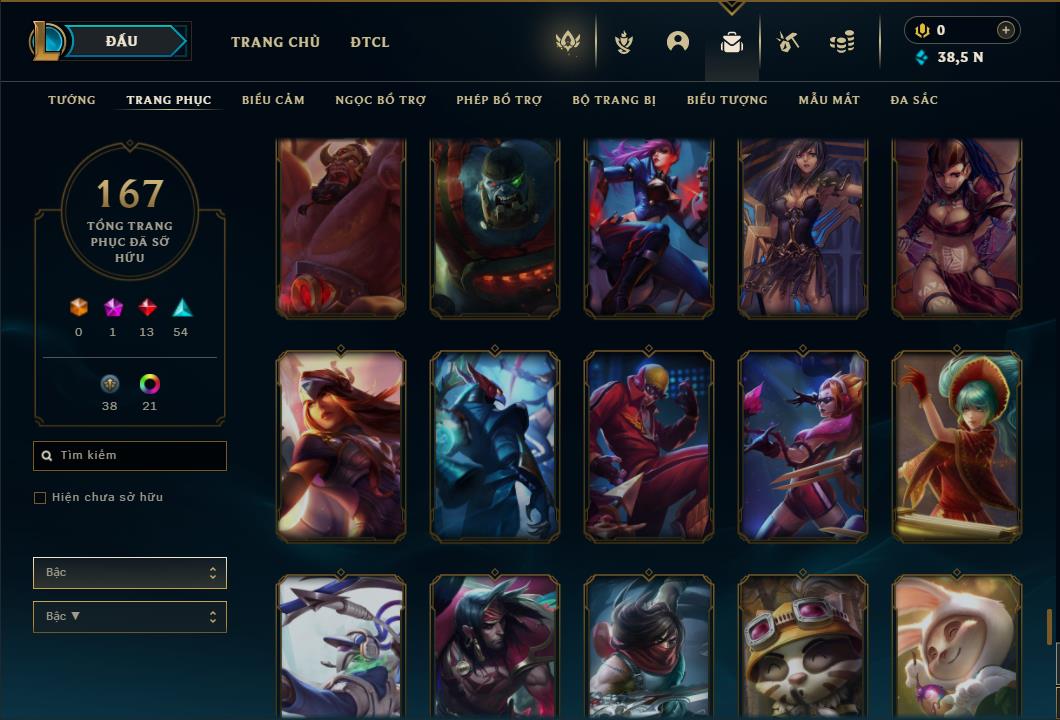The image size is (1060, 720).
Task: Click the ĐẤU play button
Action: pos(122,41)
